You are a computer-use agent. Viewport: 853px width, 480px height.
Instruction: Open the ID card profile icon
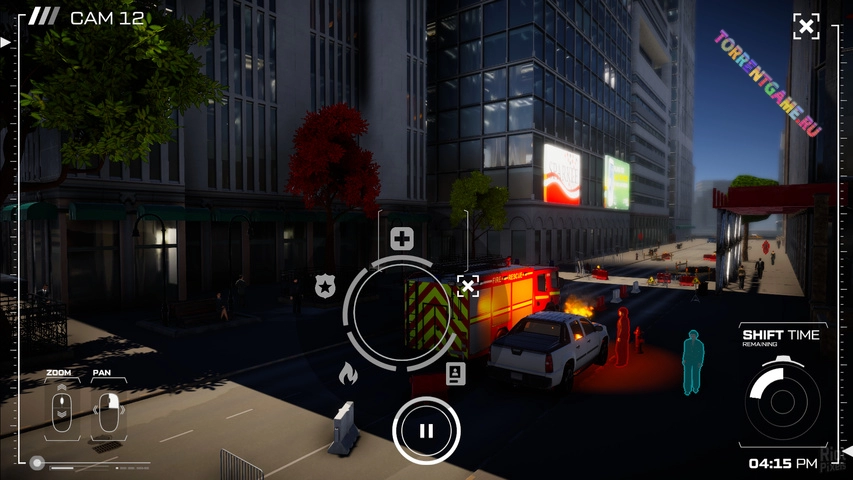click(456, 374)
